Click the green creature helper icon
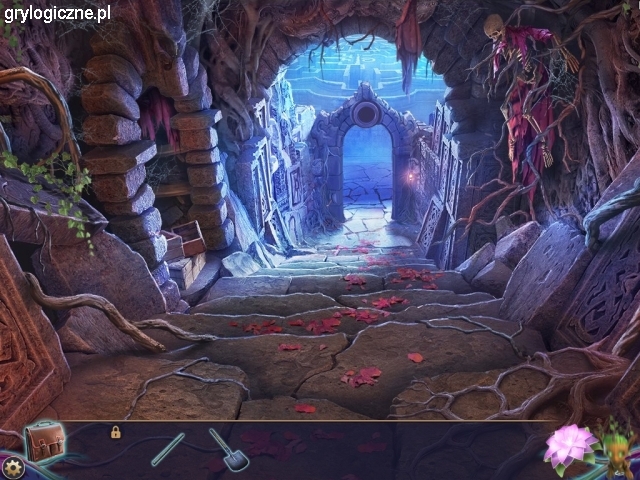This screenshot has width=640, height=480. click(620, 452)
